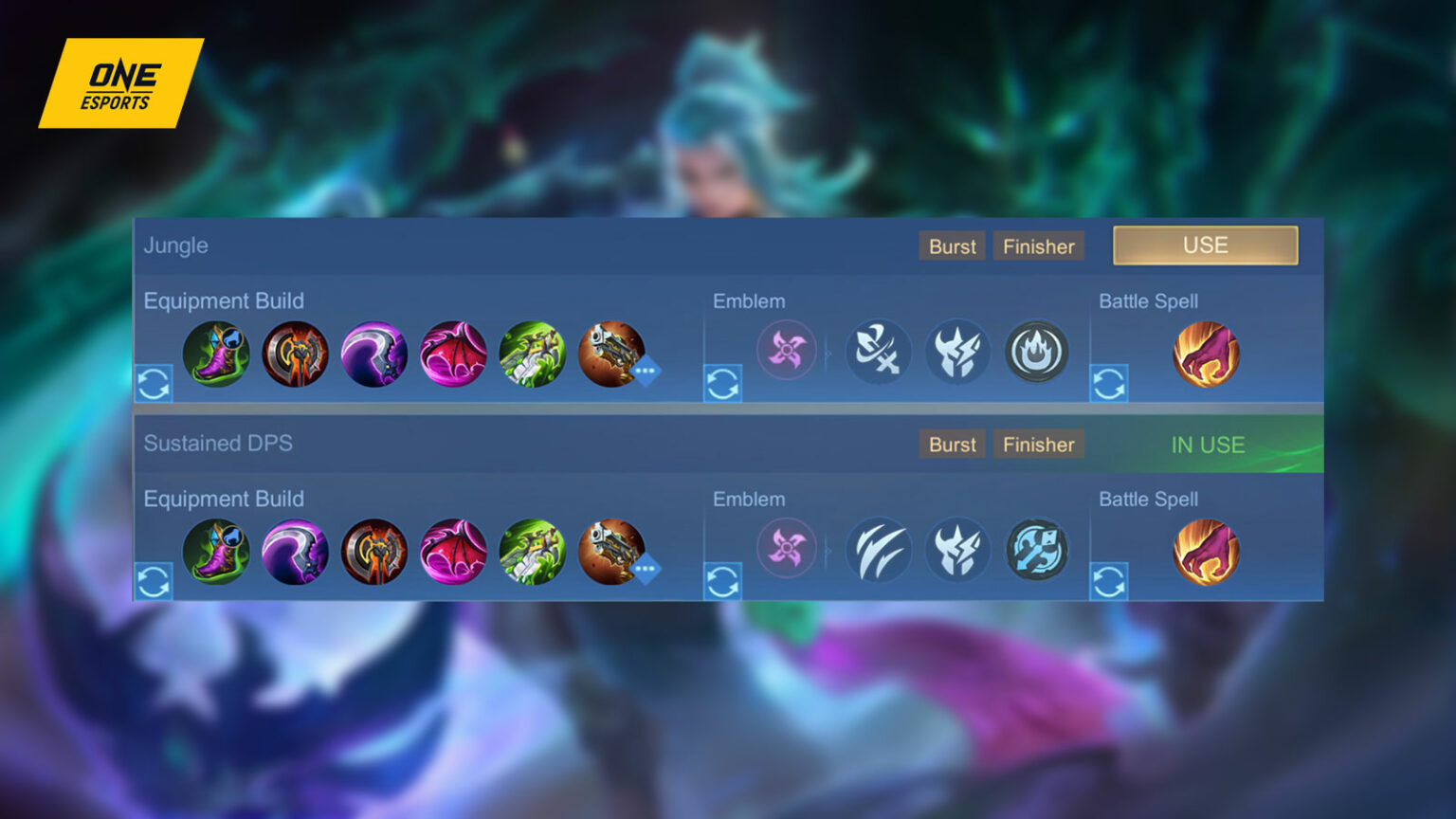Select the pink bat wing item icon
Viewport: 1456px width, 819px height.
[453, 353]
